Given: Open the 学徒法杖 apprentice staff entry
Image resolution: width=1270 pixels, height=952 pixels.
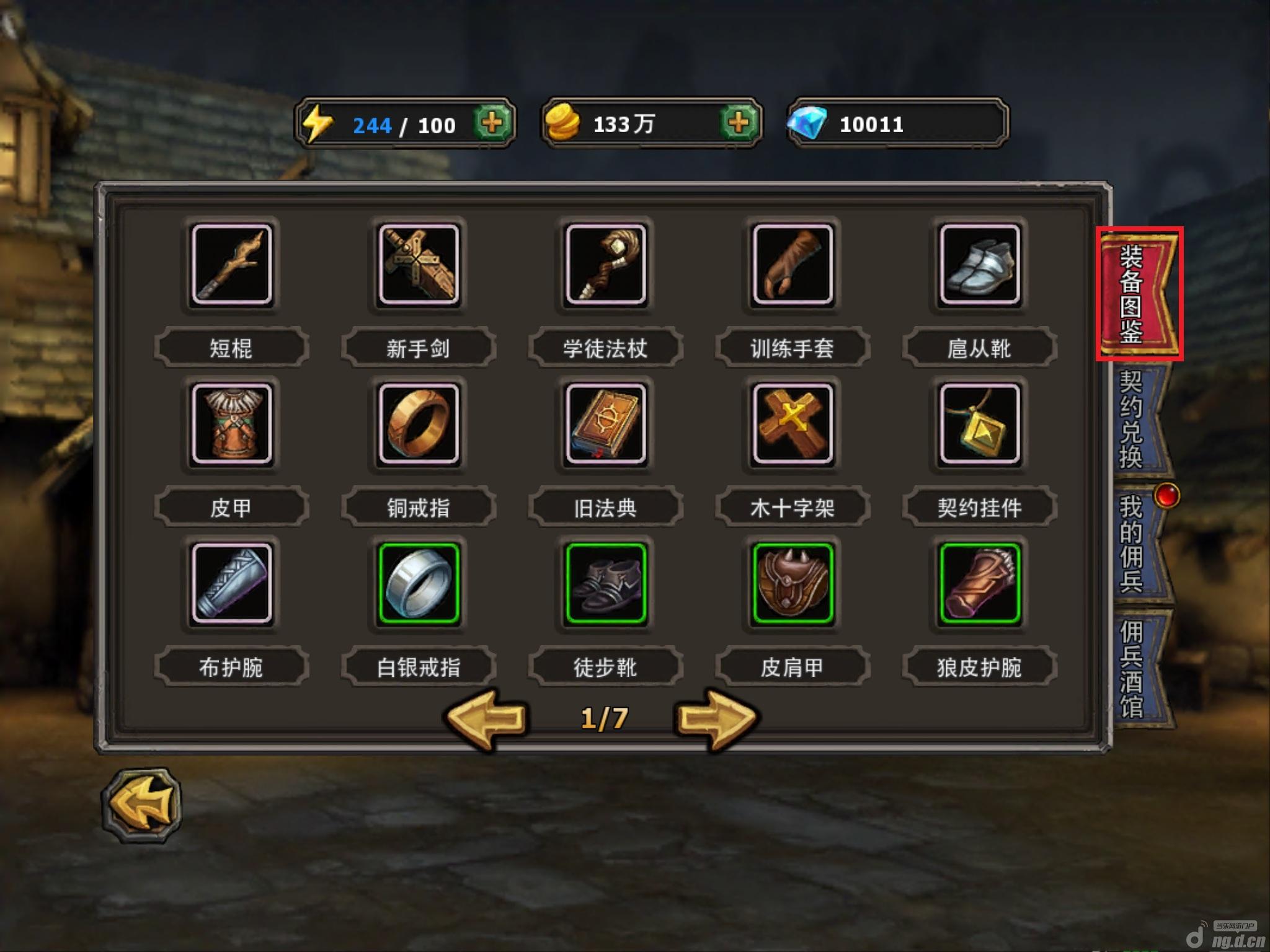Looking at the screenshot, I should coord(606,265).
